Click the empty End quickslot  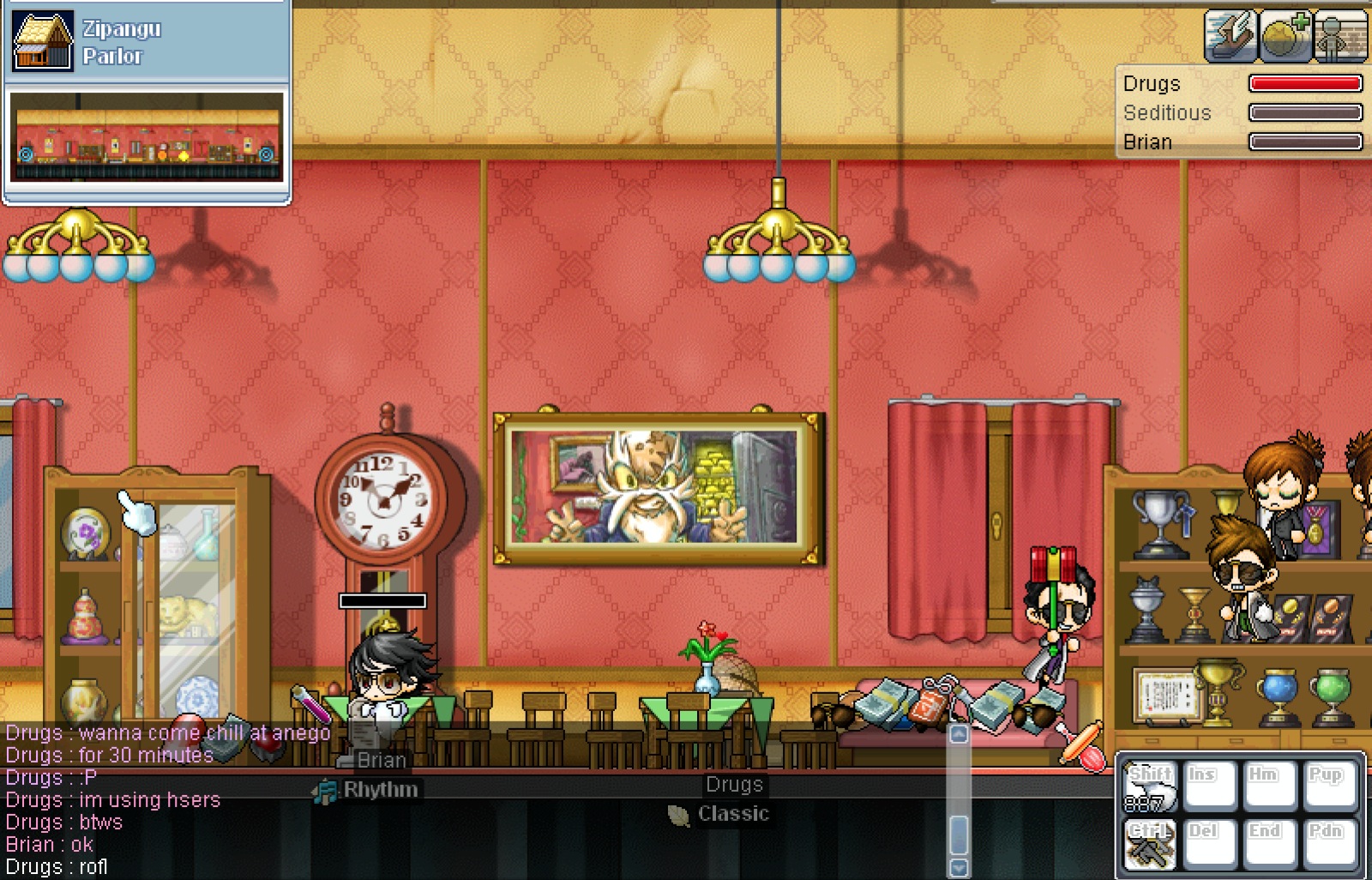tap(1269, 844)
